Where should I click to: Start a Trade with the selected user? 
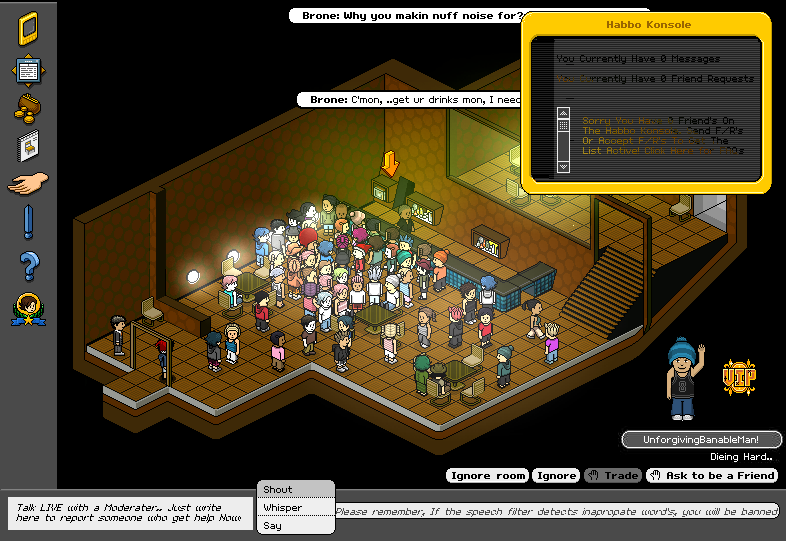[x=613, y=476]
